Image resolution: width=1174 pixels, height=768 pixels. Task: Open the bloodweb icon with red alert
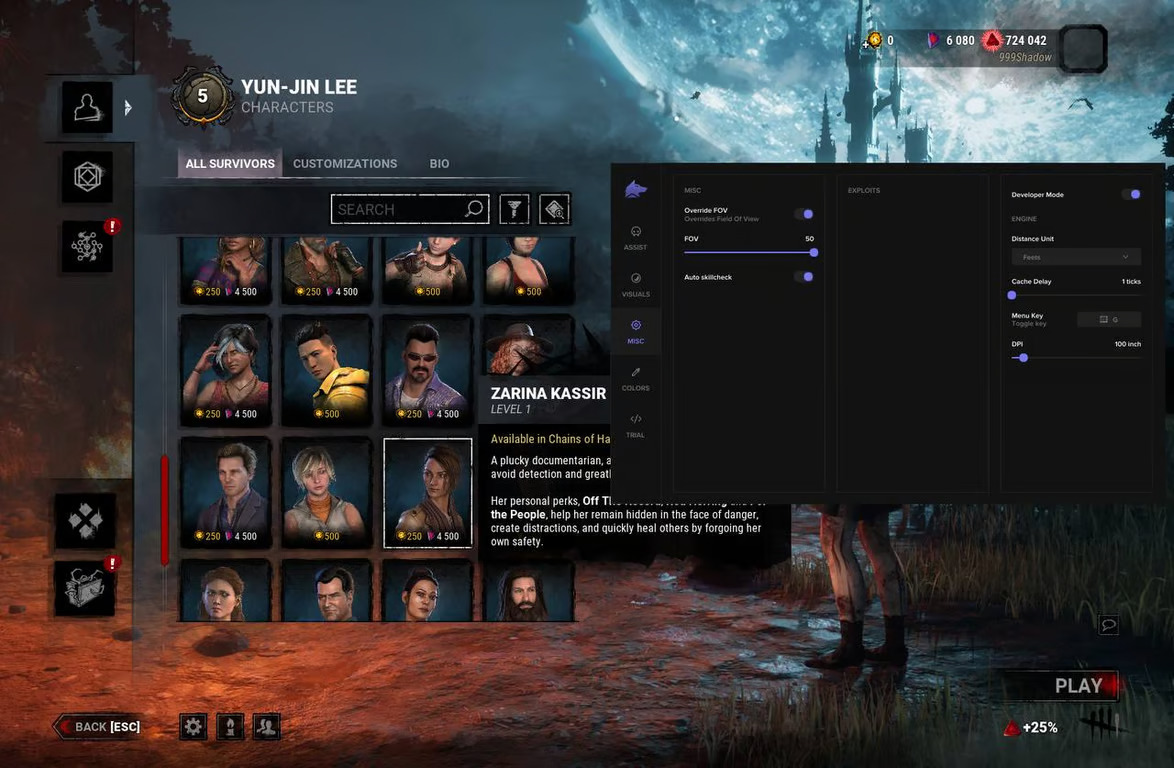[x=87, y=246]
